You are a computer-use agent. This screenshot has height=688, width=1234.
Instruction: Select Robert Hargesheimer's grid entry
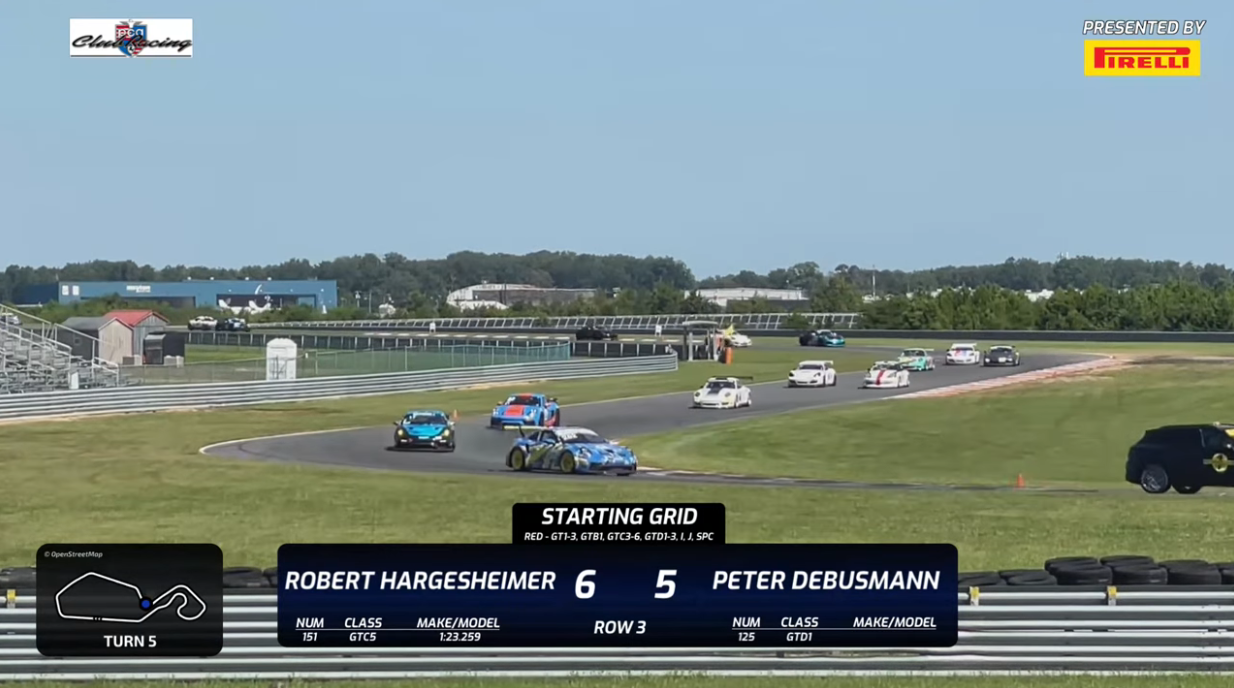[420, 581]
